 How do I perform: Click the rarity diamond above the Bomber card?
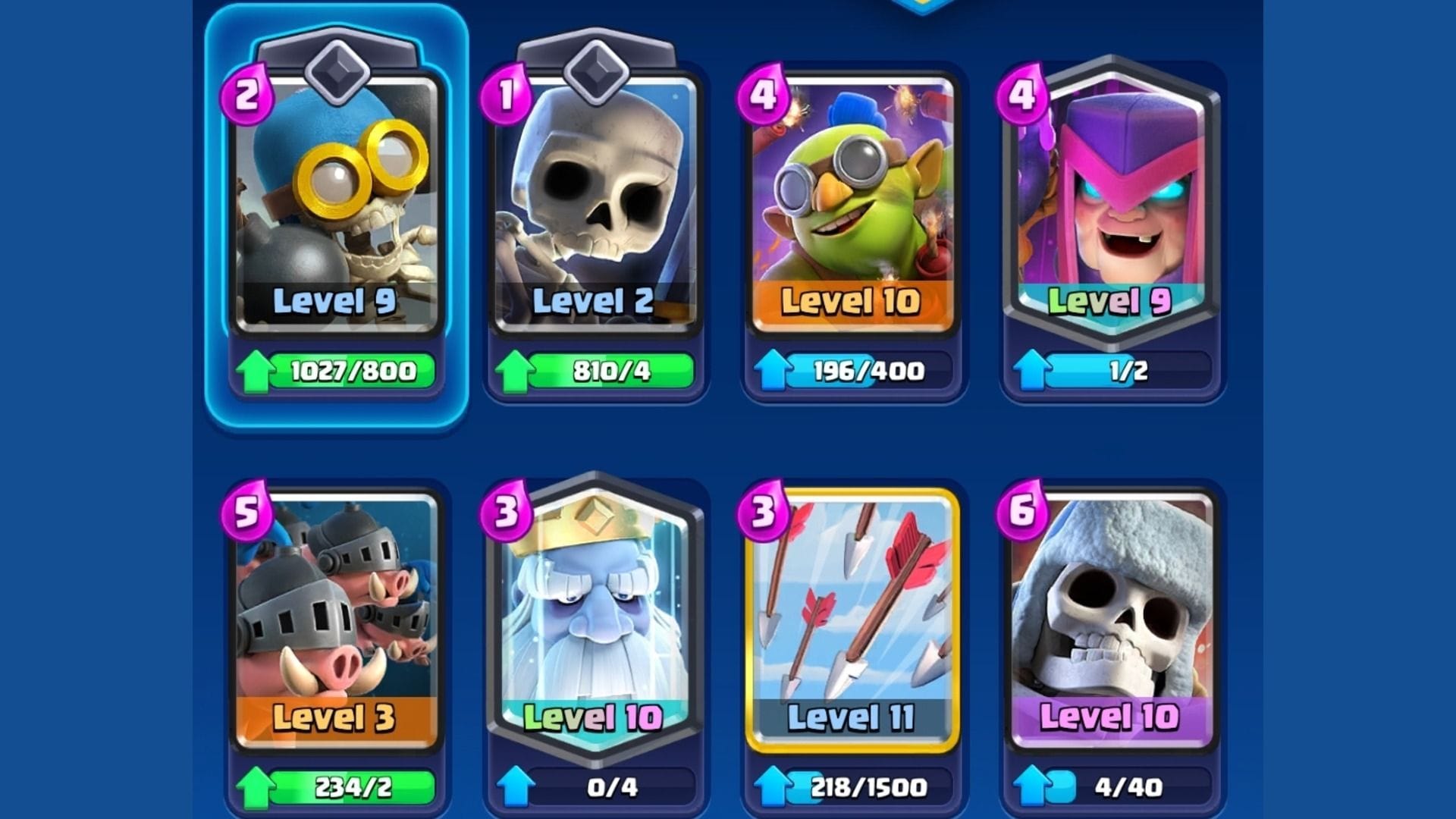[x=336, y=71]
